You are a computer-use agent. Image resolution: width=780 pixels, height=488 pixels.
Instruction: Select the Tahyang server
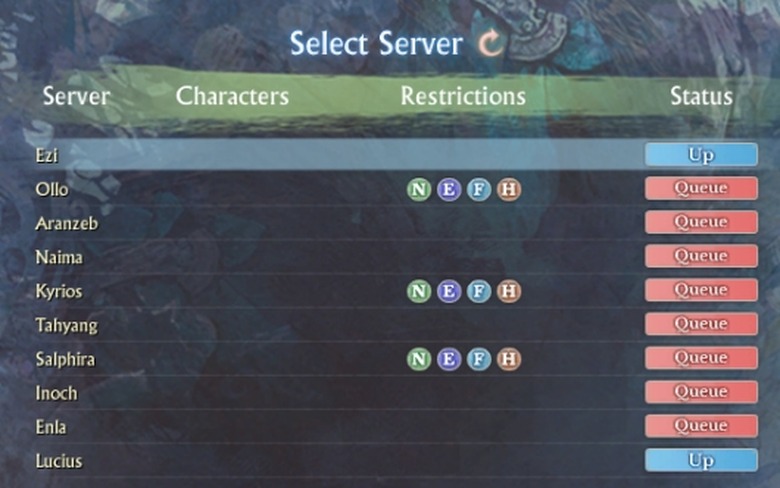pos(66,325)
